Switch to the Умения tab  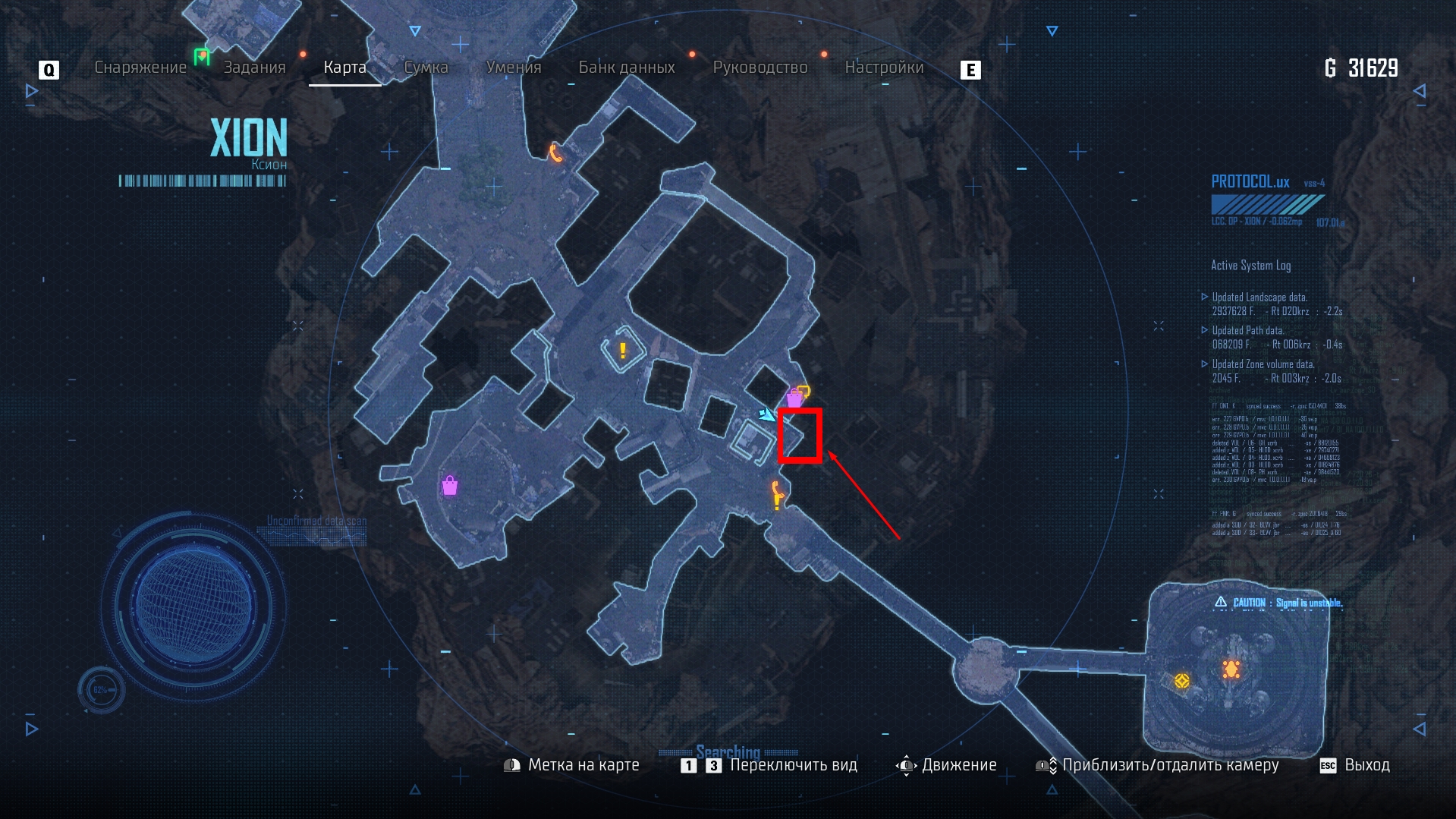[x=514, y=68]
